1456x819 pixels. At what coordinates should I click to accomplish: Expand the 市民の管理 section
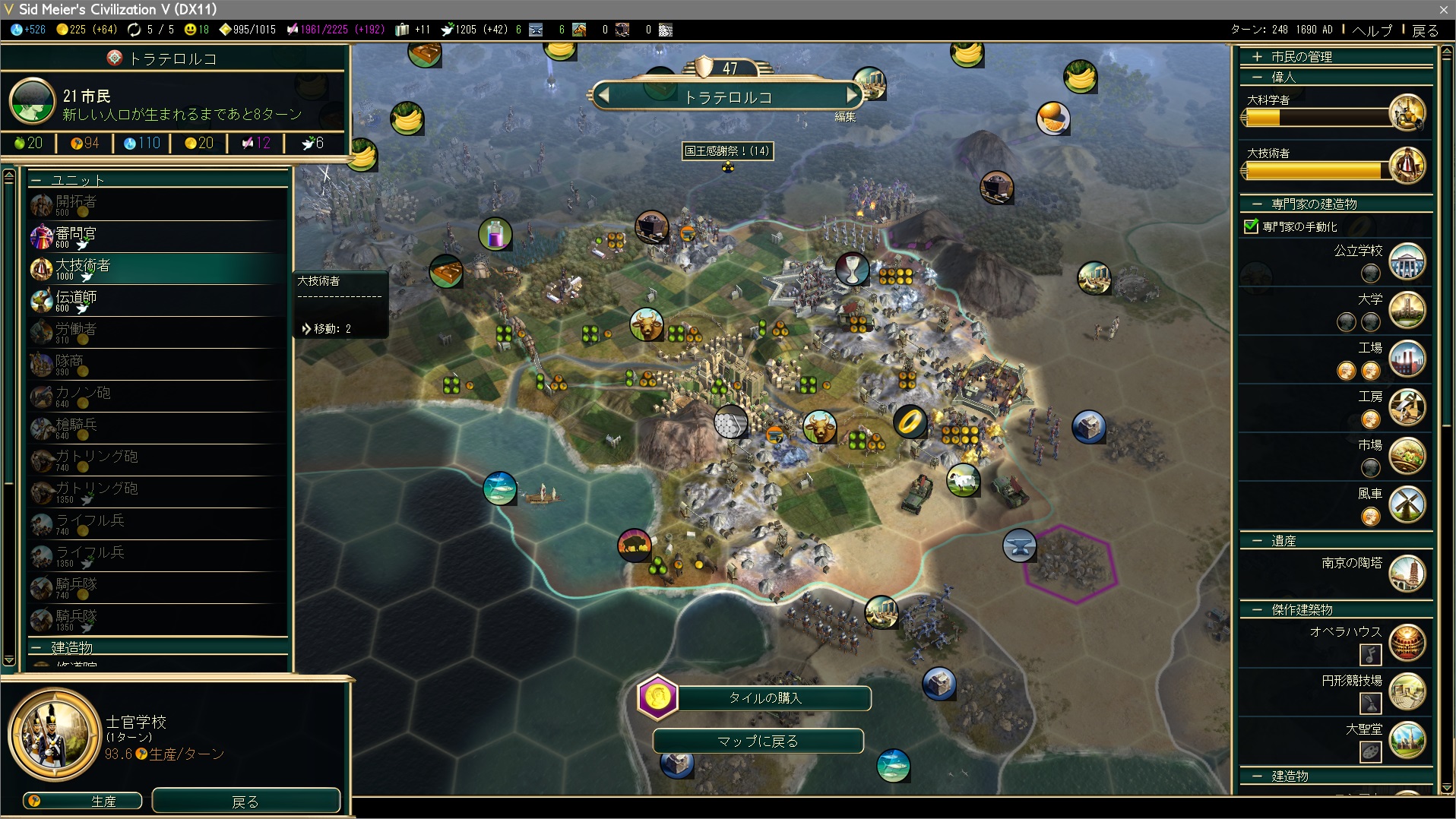(1300, 57)
